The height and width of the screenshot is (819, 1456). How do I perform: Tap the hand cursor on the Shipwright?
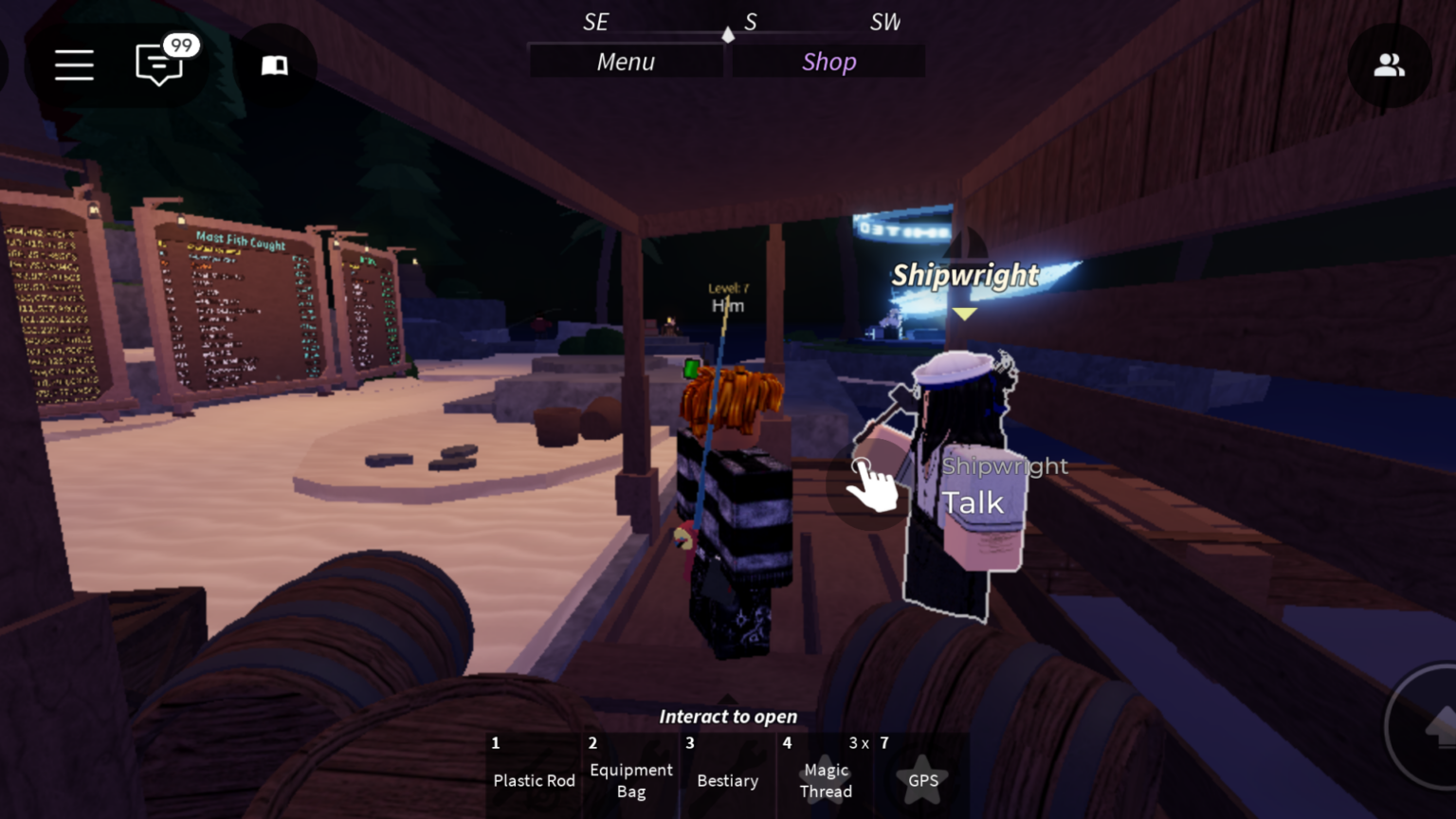pos(873,485)
